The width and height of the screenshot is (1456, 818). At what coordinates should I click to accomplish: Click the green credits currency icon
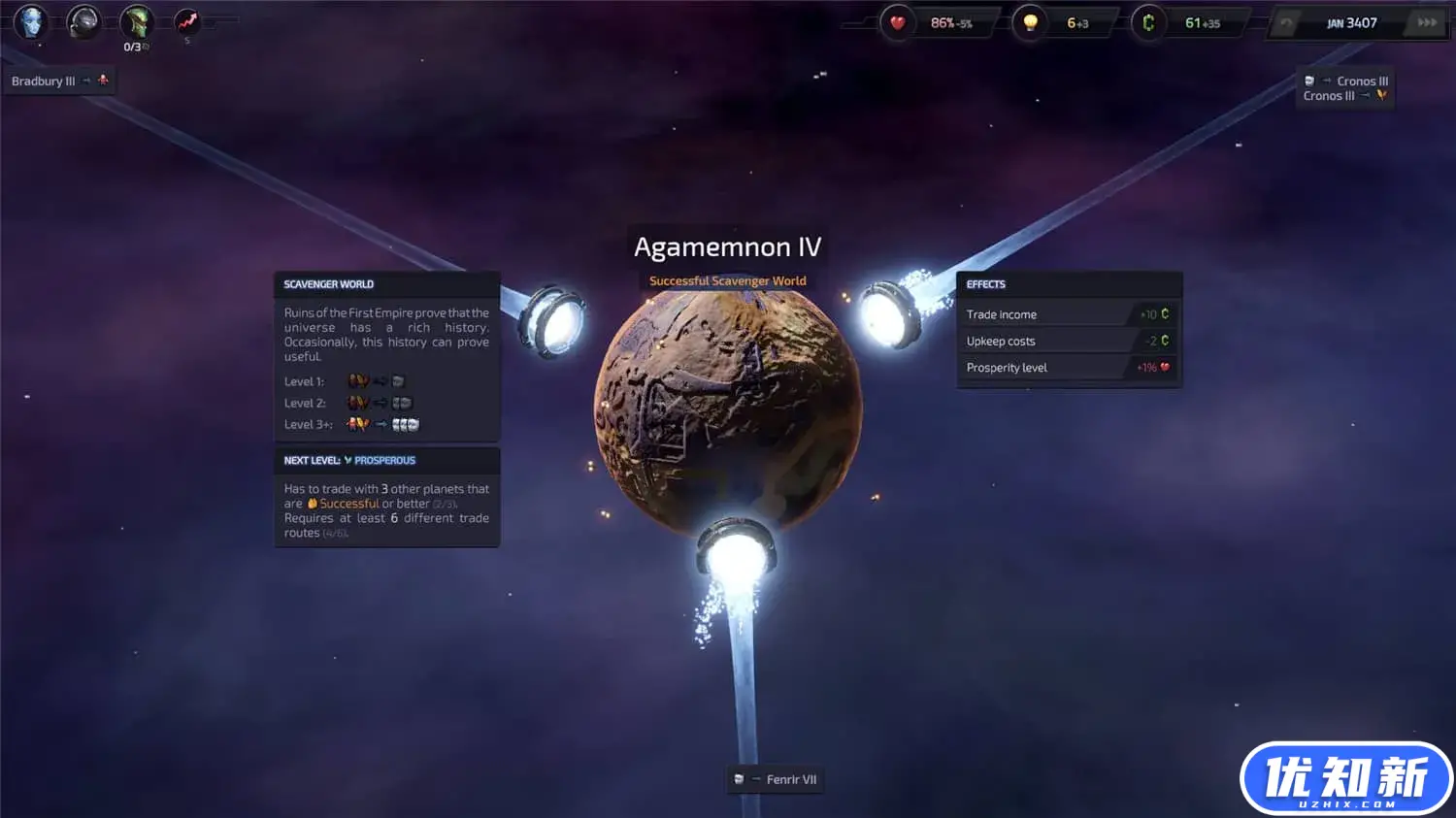1148,22
